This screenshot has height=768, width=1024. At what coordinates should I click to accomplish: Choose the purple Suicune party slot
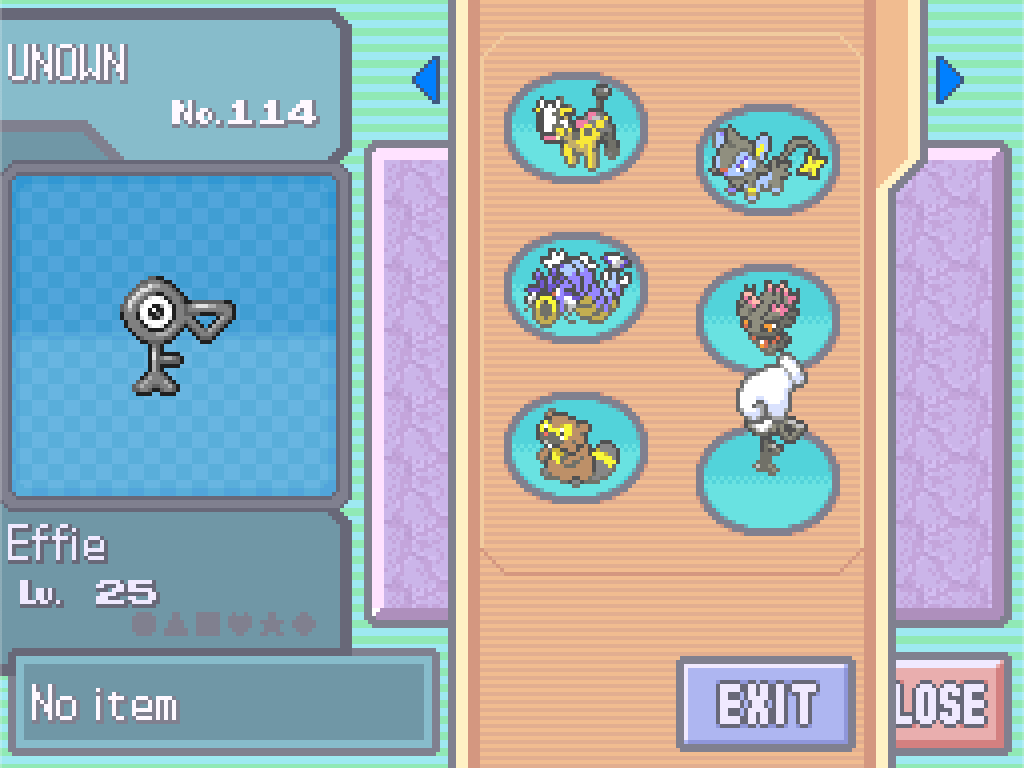(575, 288)
